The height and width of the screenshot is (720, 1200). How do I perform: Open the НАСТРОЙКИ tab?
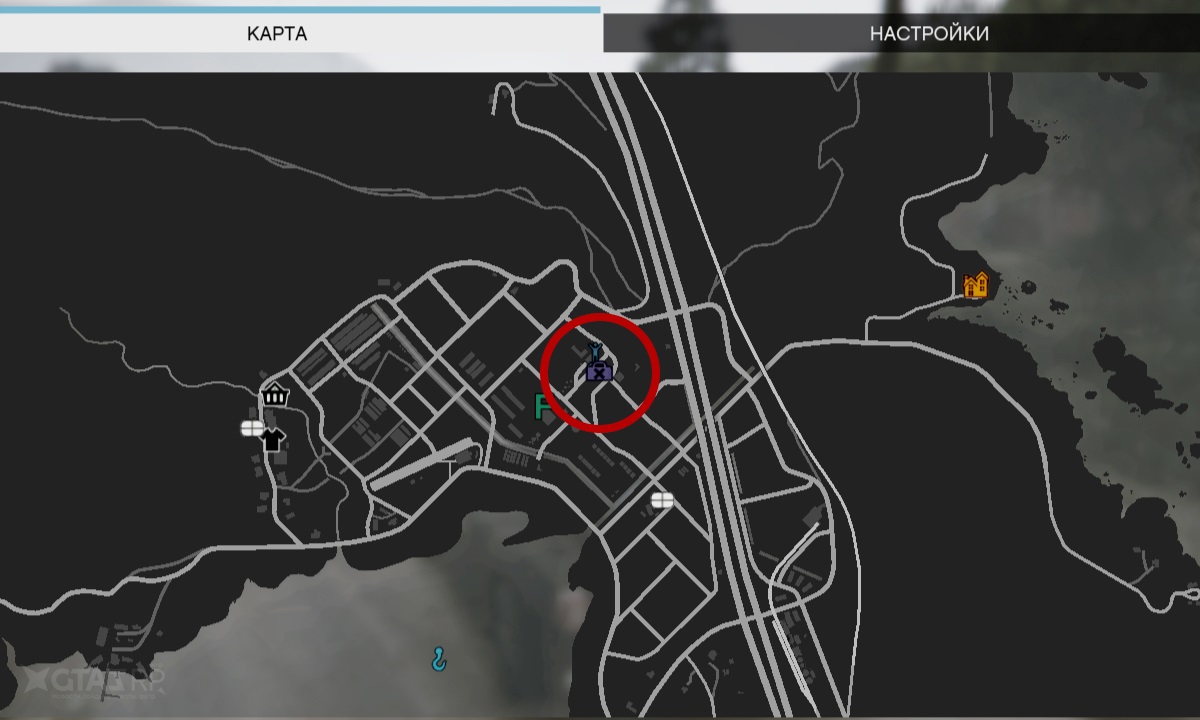[929, 33]
